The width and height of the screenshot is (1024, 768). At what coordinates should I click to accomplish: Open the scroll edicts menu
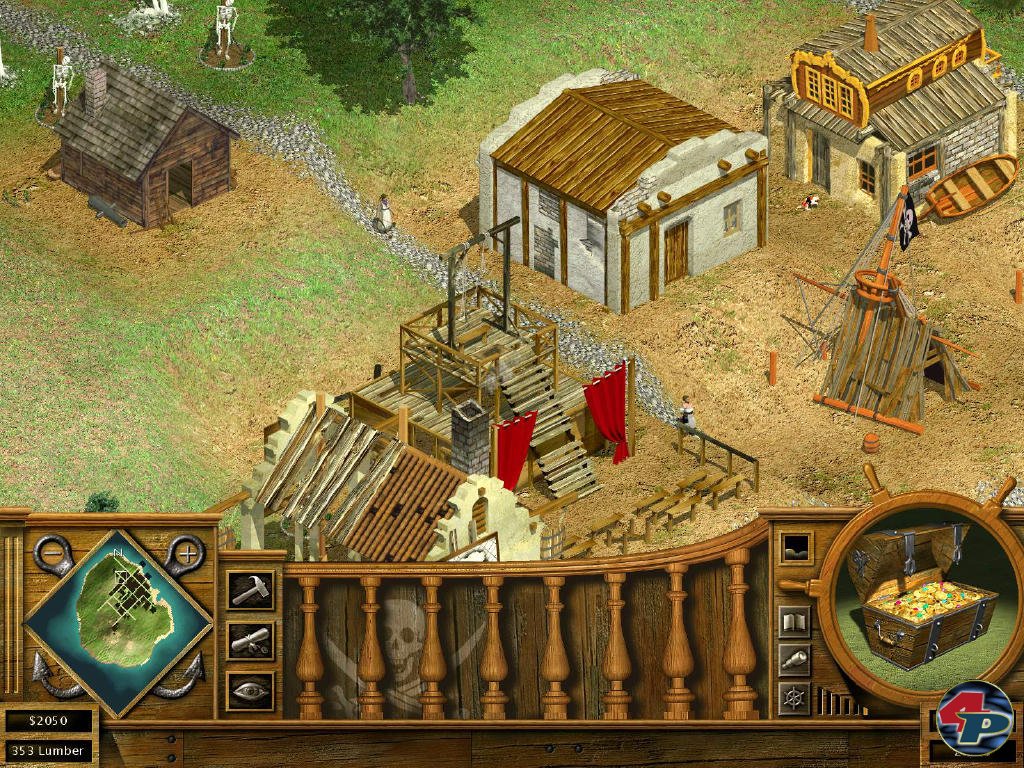coord(249,640)
